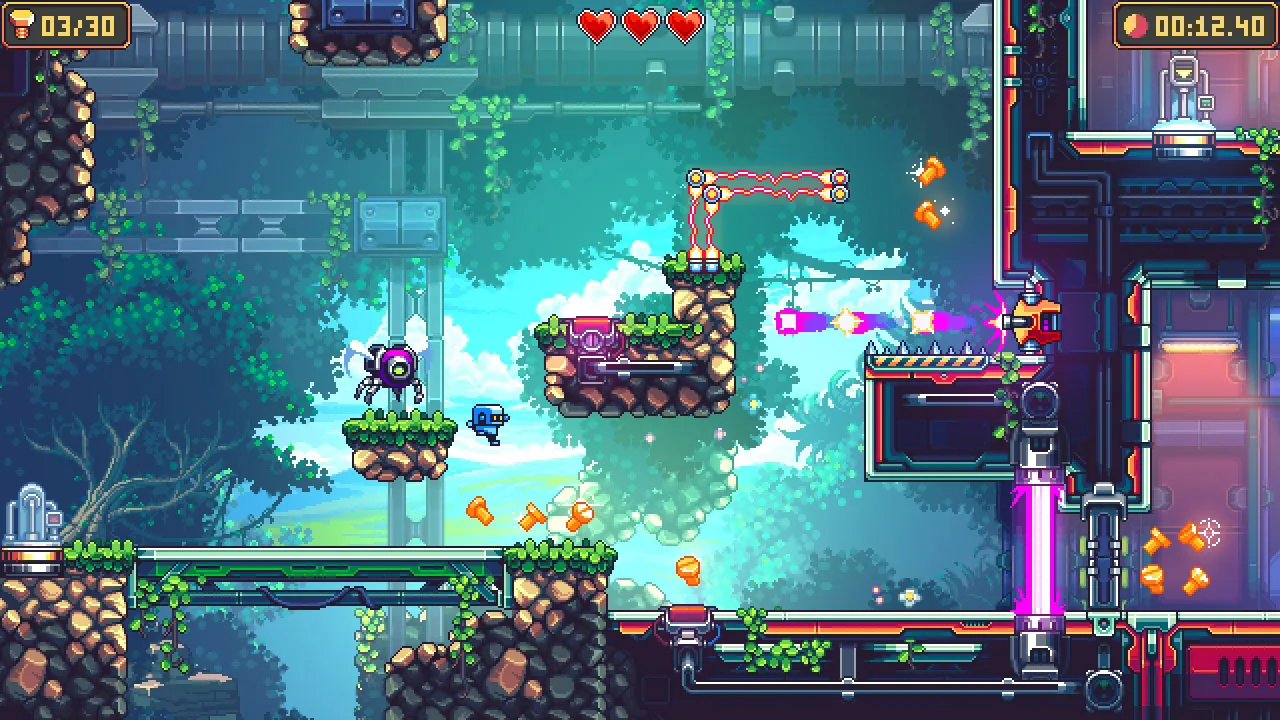Click the grassy floating platform under the drone
The width and height of the screenshot is (1280, 720).
pyautogui.click(x=398, y=435)
